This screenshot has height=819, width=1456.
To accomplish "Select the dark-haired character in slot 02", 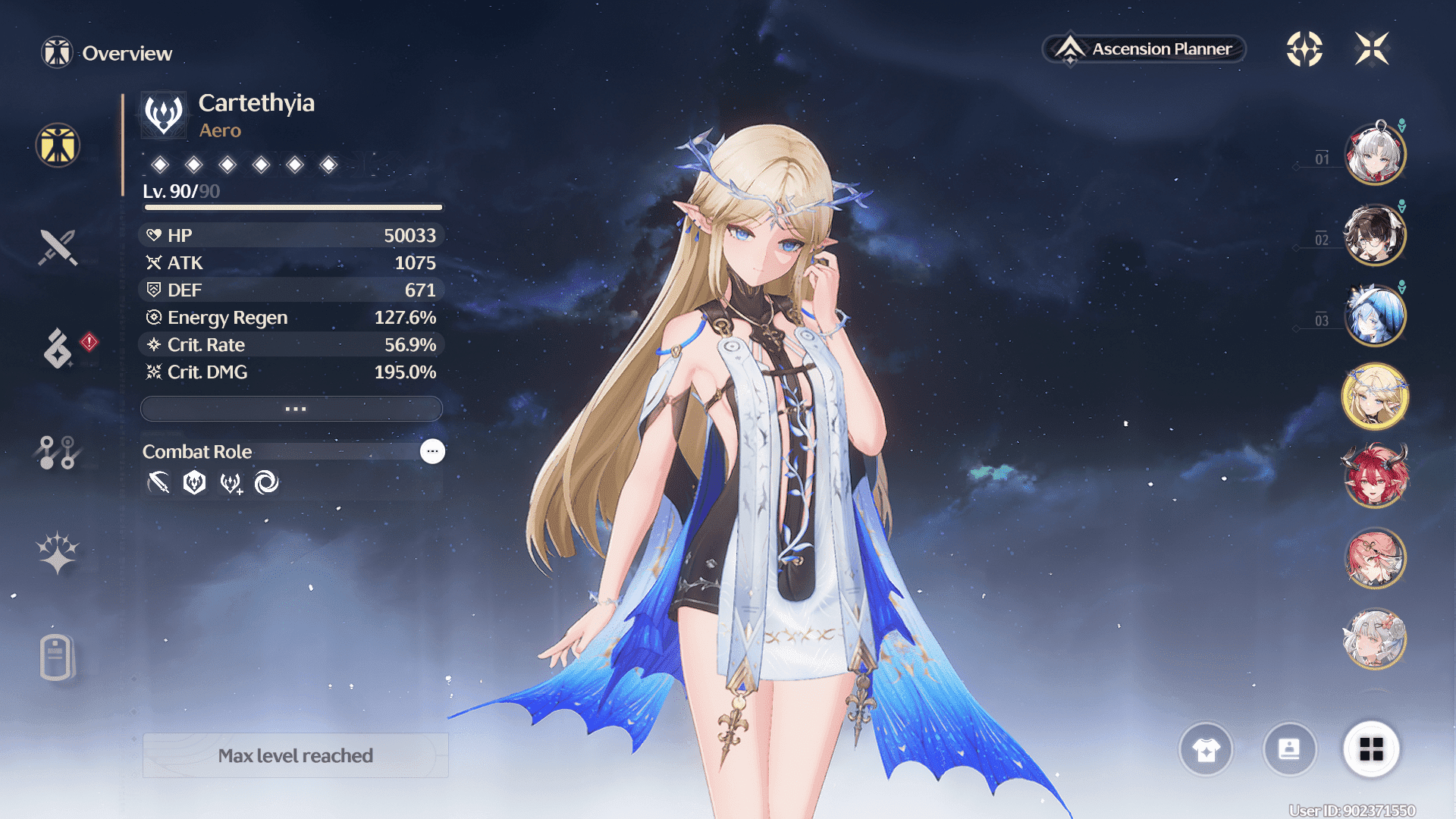I will click(x=1375, y=235).
